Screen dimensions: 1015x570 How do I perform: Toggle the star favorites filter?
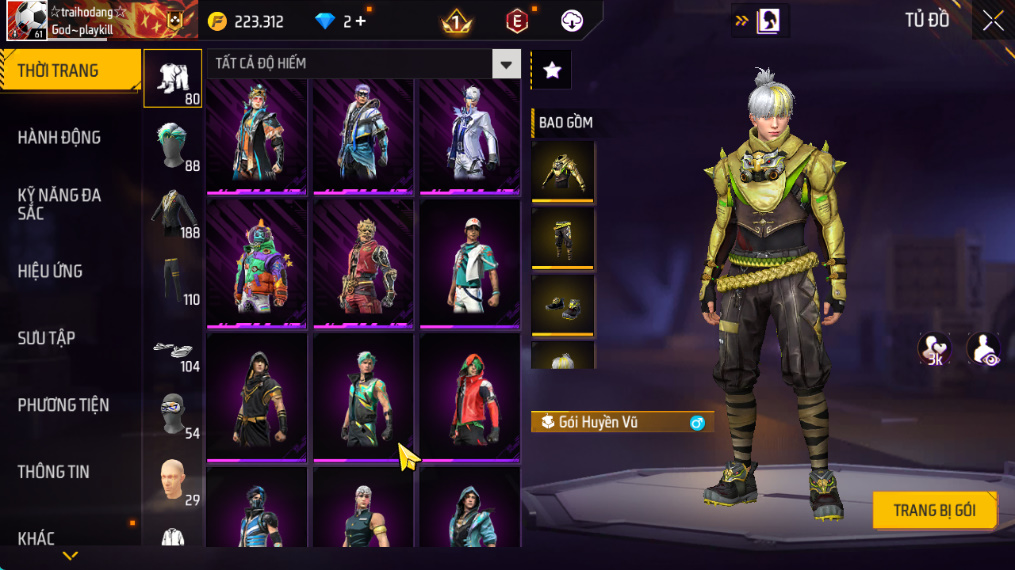click(x=551, y=70)
